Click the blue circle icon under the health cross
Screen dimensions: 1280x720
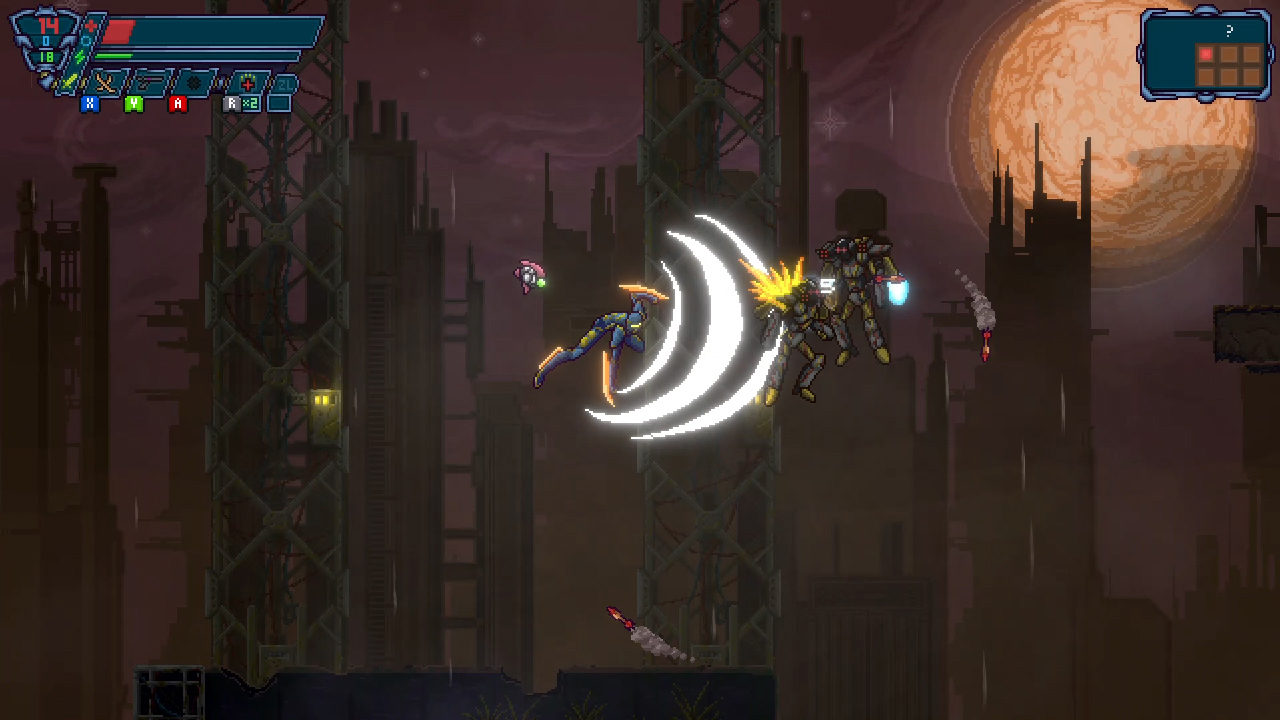[x=85, y=41]
